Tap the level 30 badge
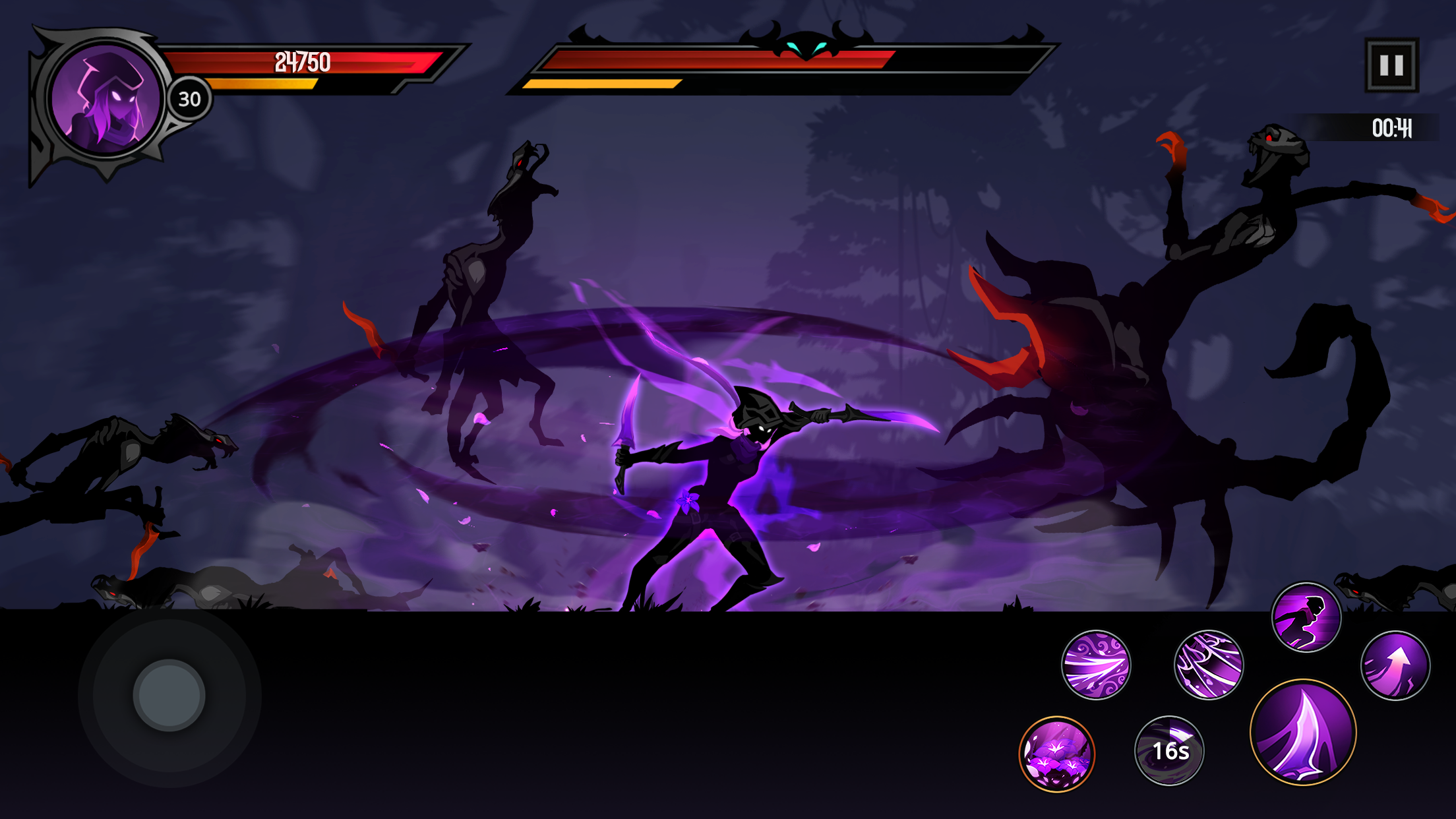Viewport: 1456px width, 819px height. (x=189, y=99)
